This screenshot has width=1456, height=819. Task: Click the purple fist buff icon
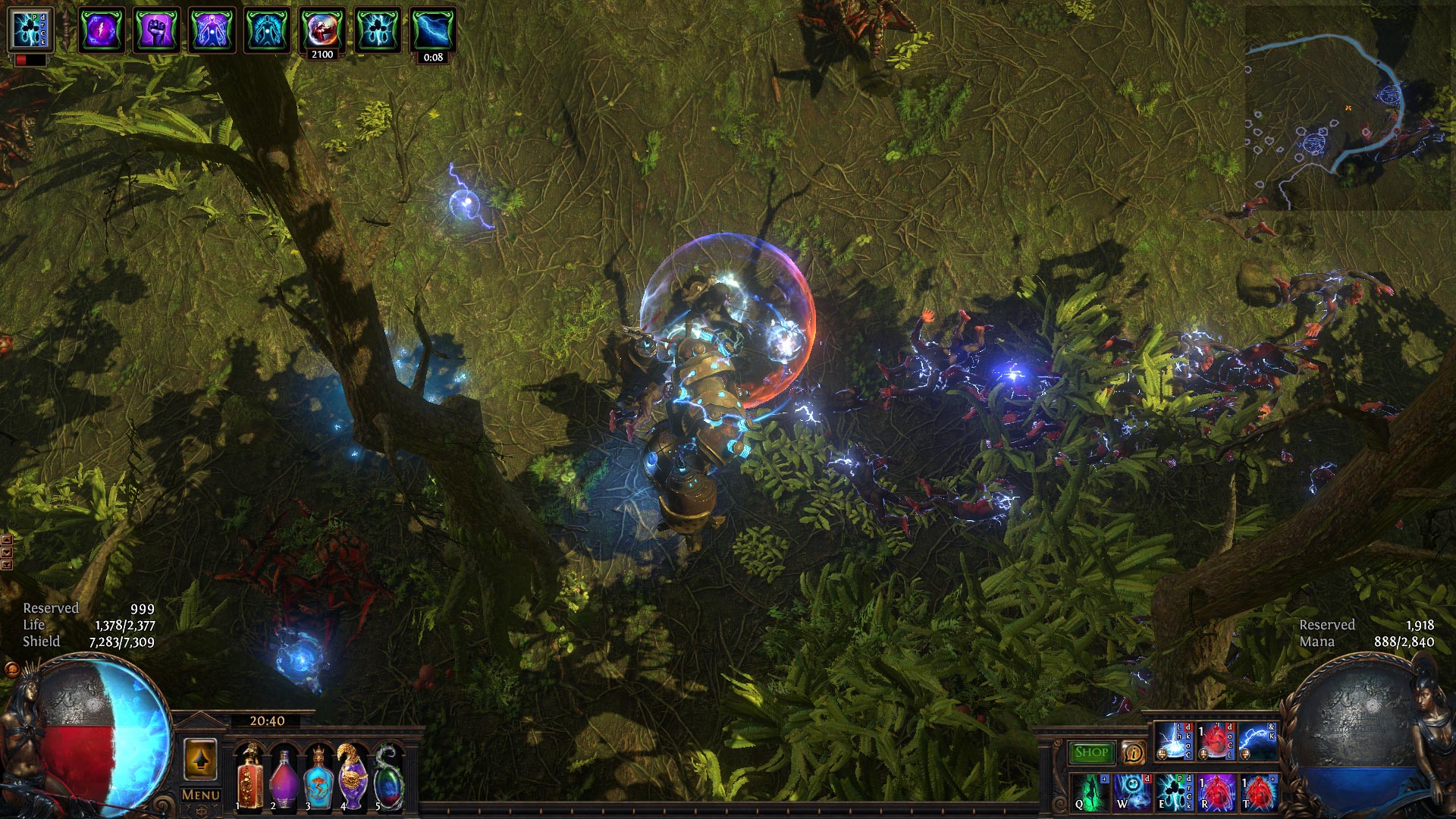156,30
